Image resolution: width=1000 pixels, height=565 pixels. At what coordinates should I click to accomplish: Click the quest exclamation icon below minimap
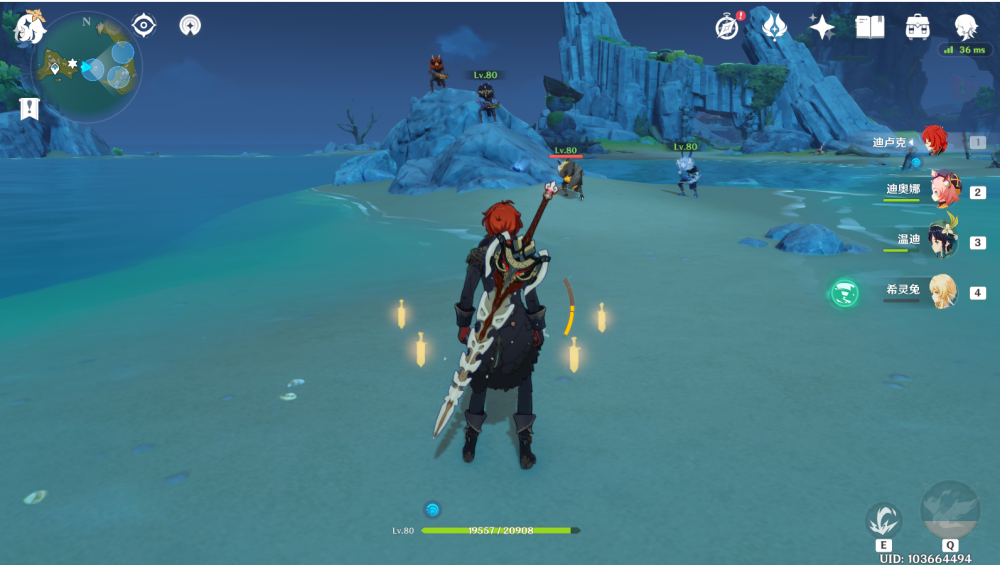coord(29,108)
